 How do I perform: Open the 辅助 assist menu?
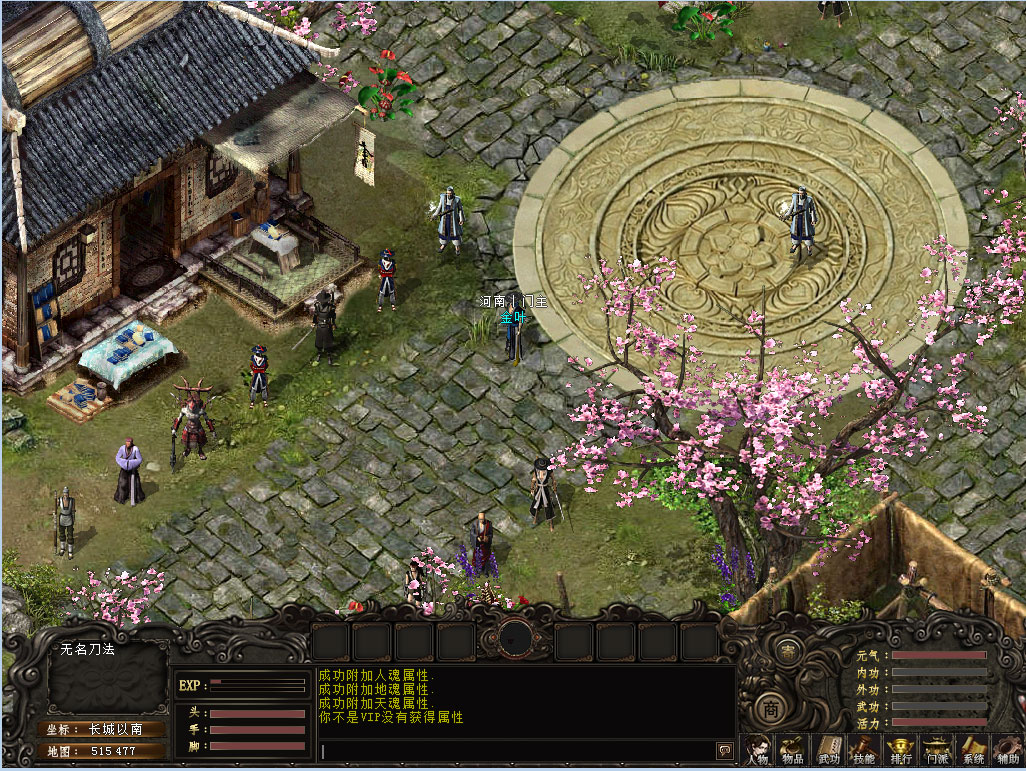coord(1008,751)
